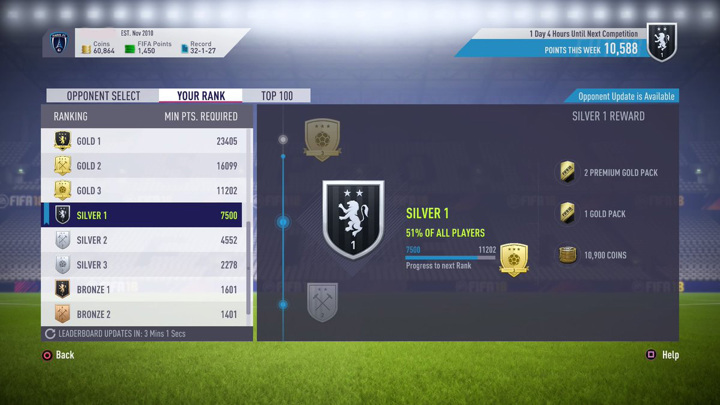This screenshot has height=405, width=720.
Task: Click the club crest in the top bar
Action: tap(59, 44)
